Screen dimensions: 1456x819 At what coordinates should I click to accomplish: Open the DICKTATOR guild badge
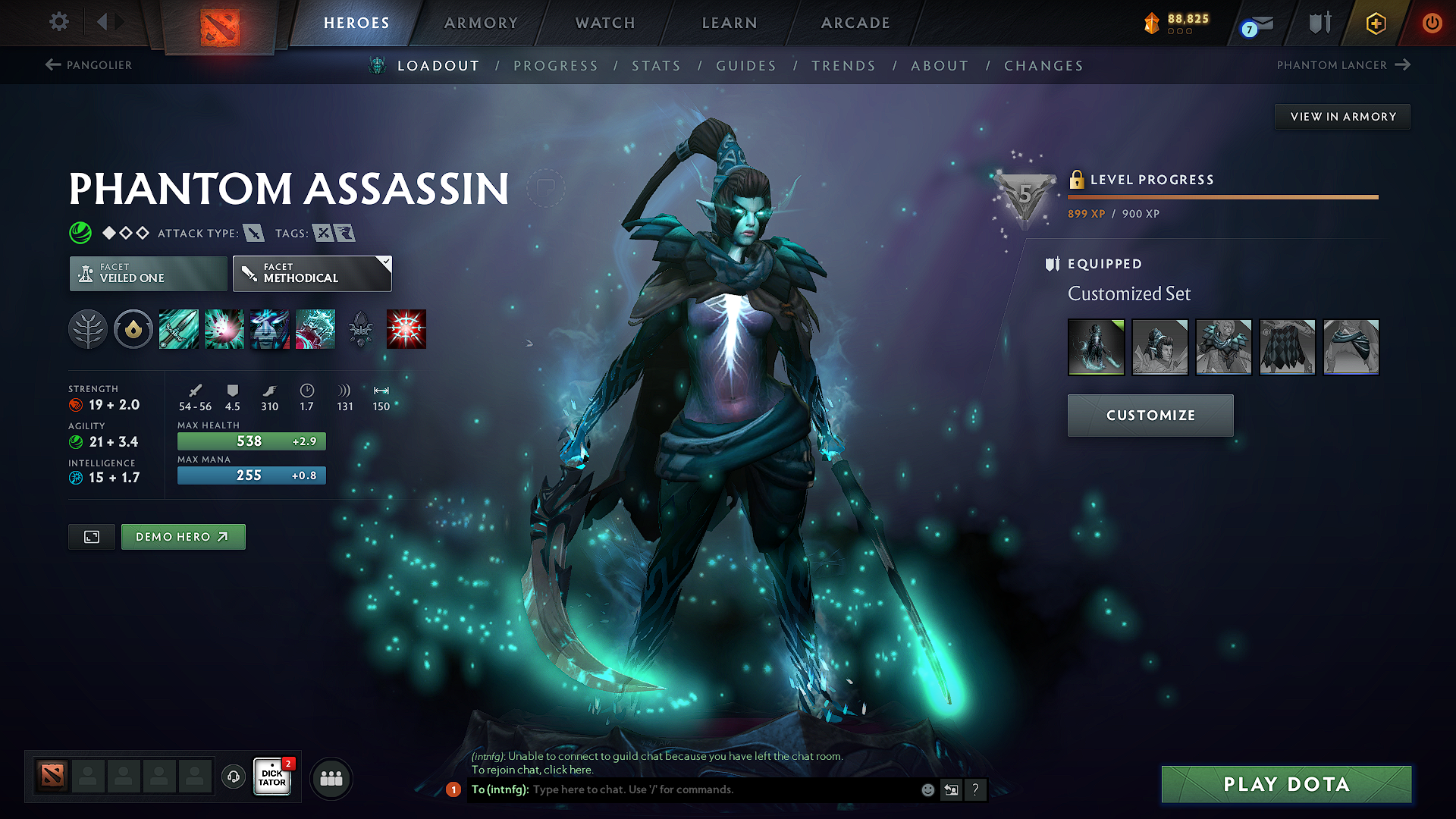coord(271,777)
